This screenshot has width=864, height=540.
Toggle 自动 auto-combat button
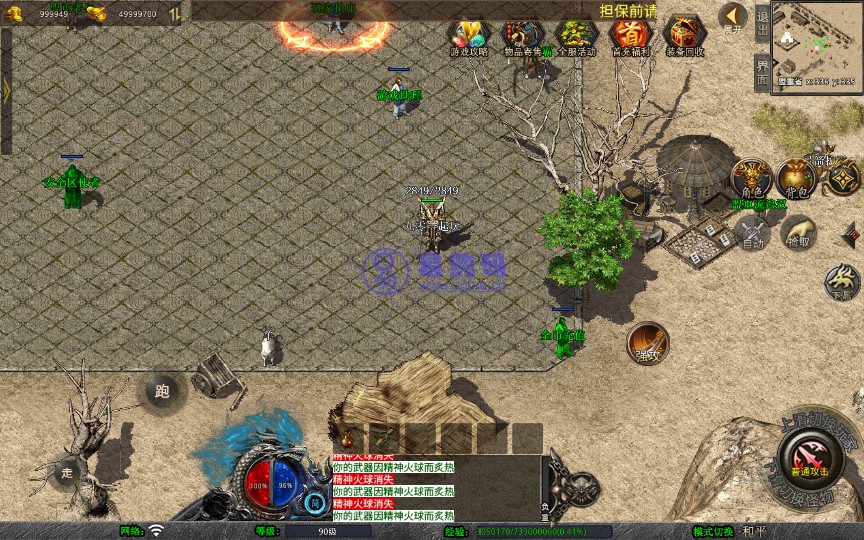pyautogui.click(x=751, y=232)
